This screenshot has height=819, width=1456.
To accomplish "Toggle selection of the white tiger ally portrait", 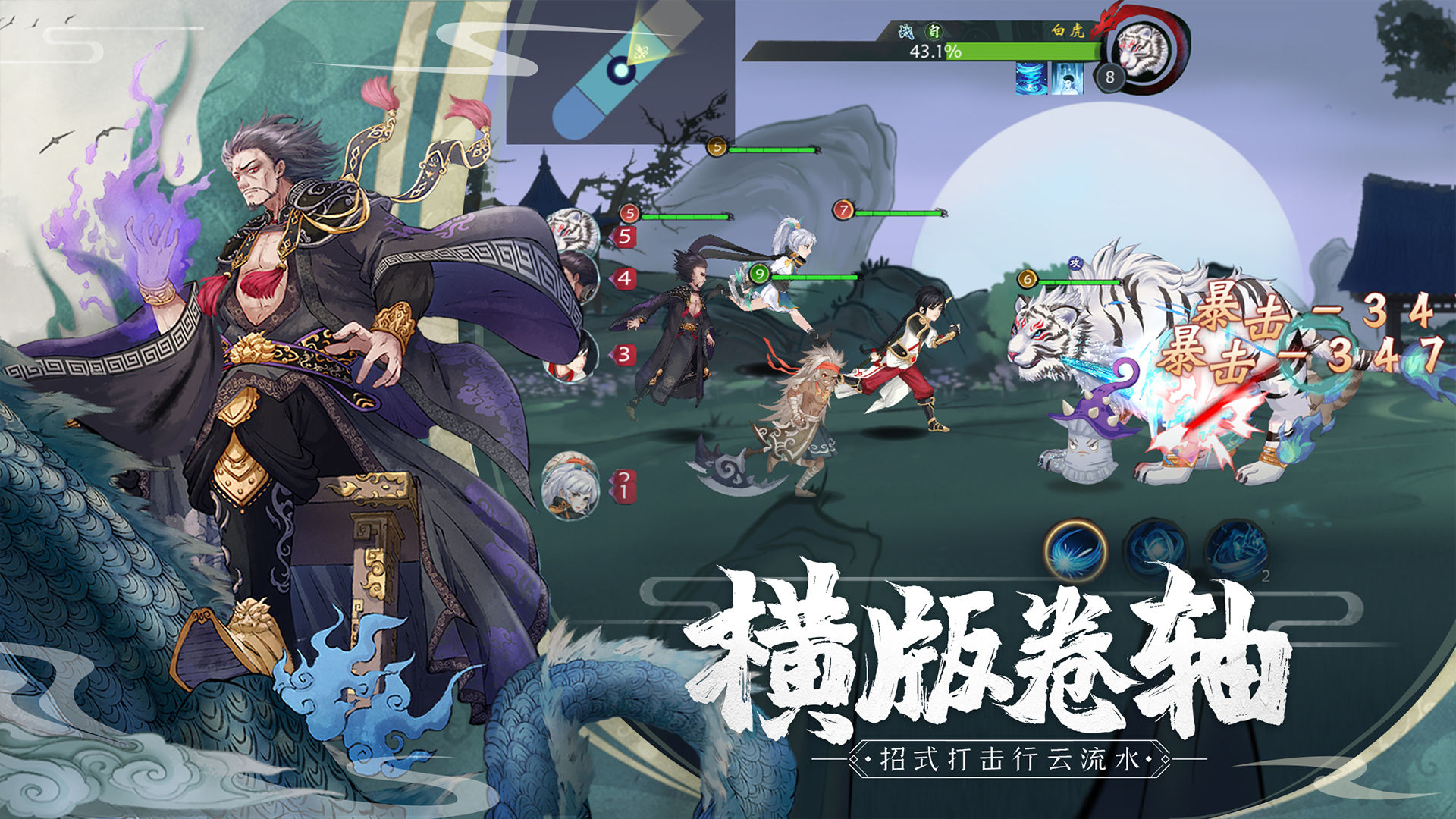I will click(574, 228).
